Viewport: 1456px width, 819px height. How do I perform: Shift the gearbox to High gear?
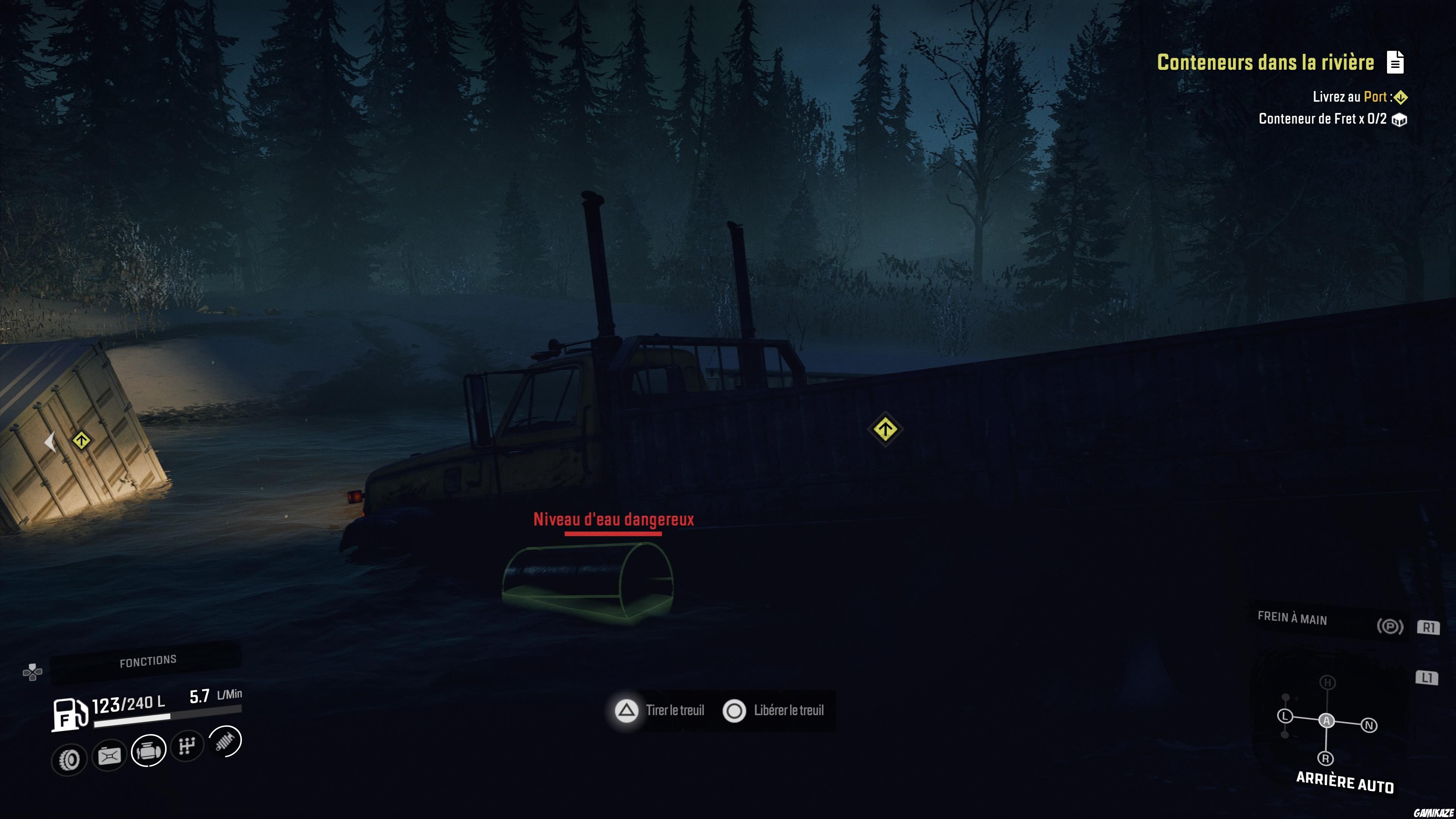coord(1328,683)
